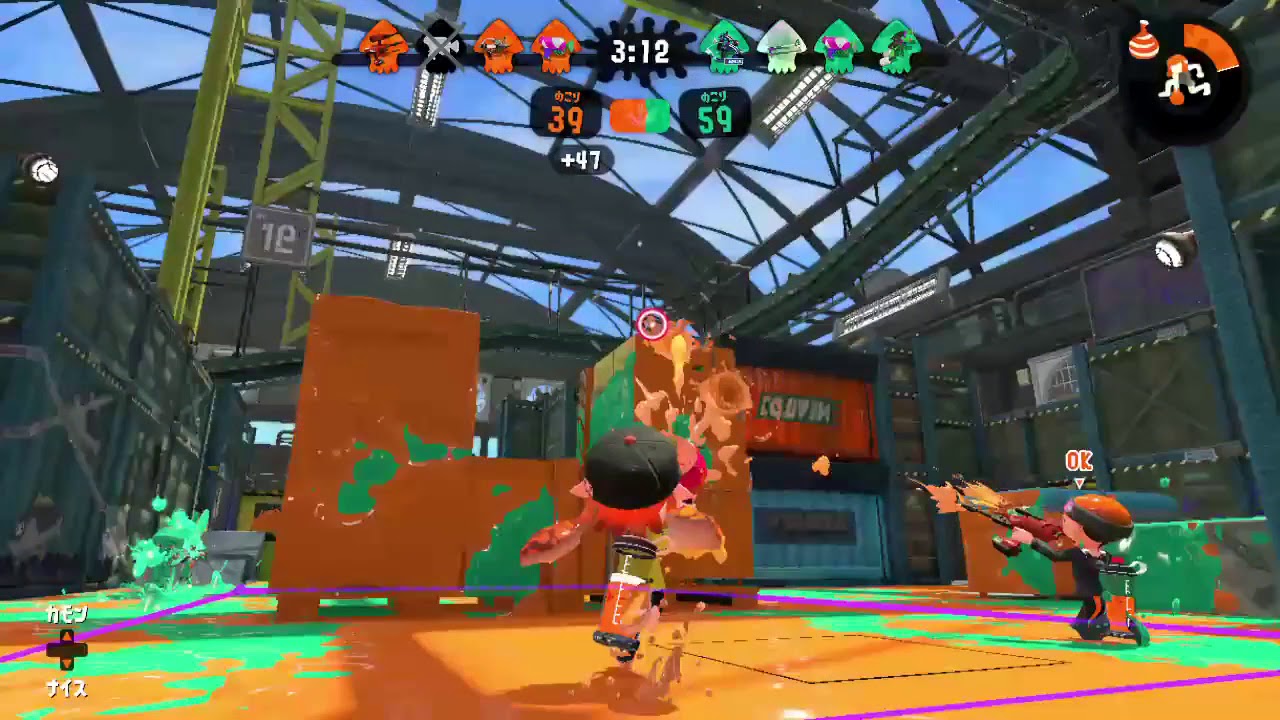Screen dimensions: 1280x720
Task: Open the +47 penalty counter bubble
Action: [x=583, y=161]
